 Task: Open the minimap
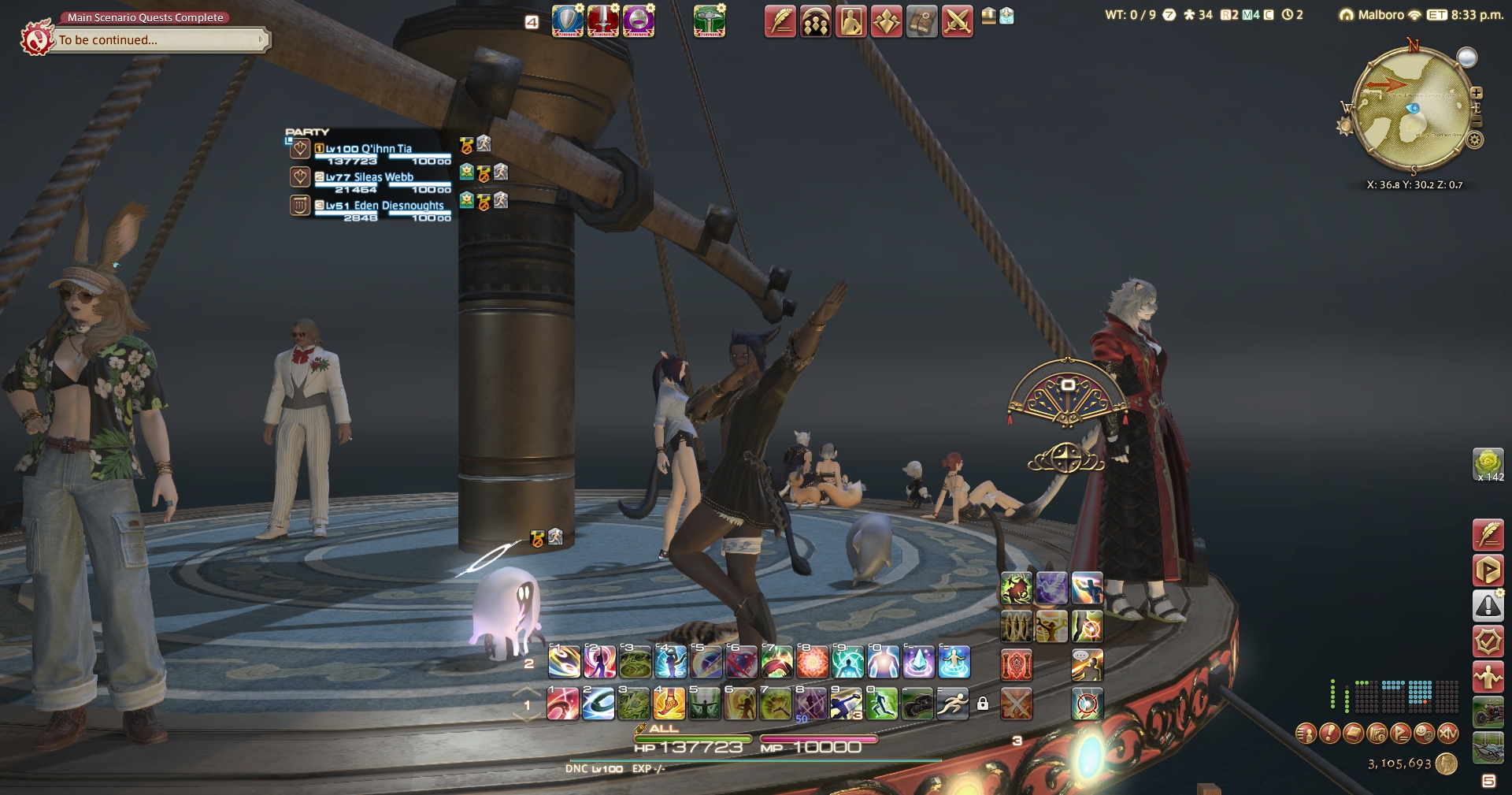[x=1411, y=110]
